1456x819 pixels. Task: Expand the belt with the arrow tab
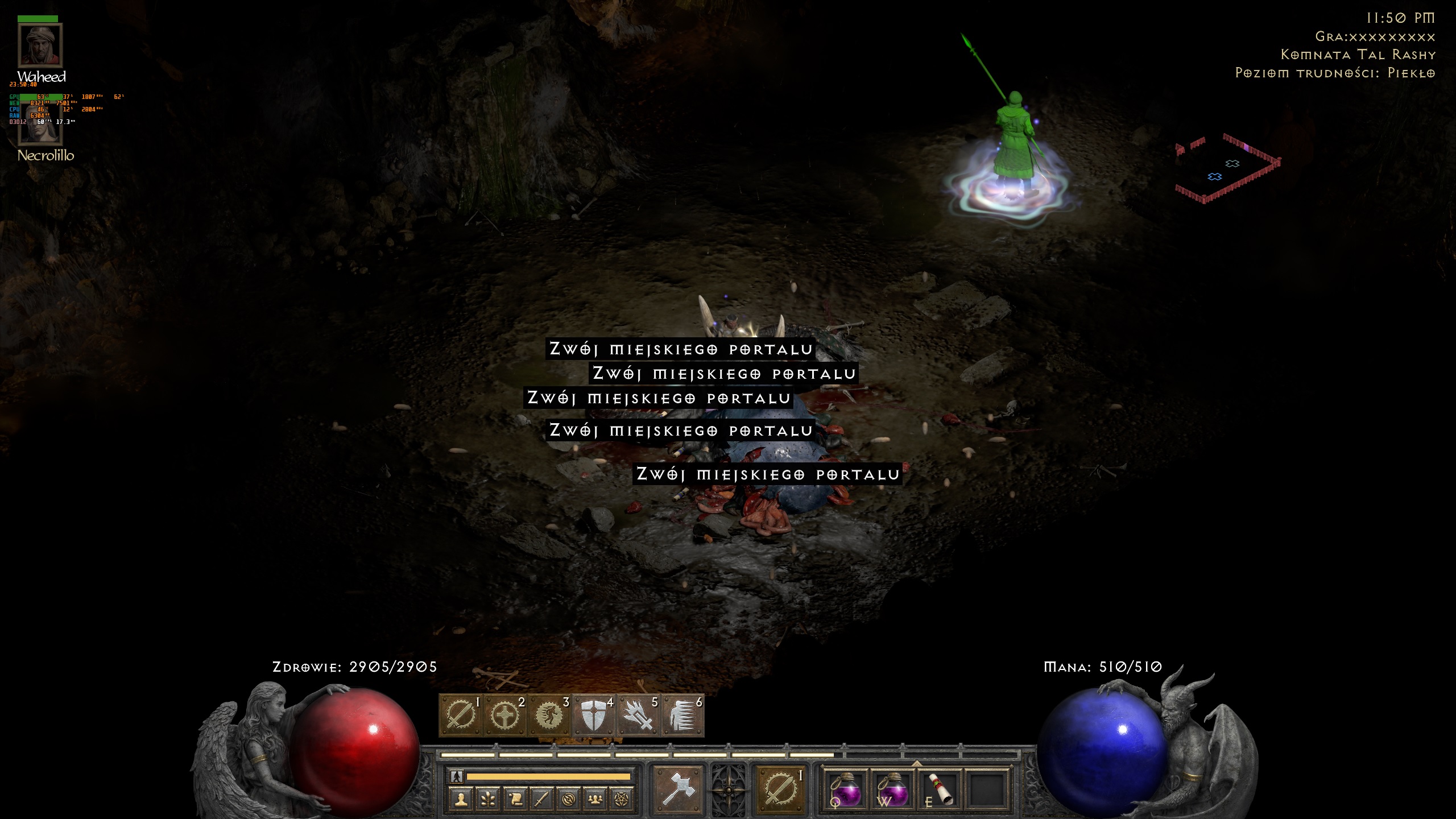click(916, 763)
